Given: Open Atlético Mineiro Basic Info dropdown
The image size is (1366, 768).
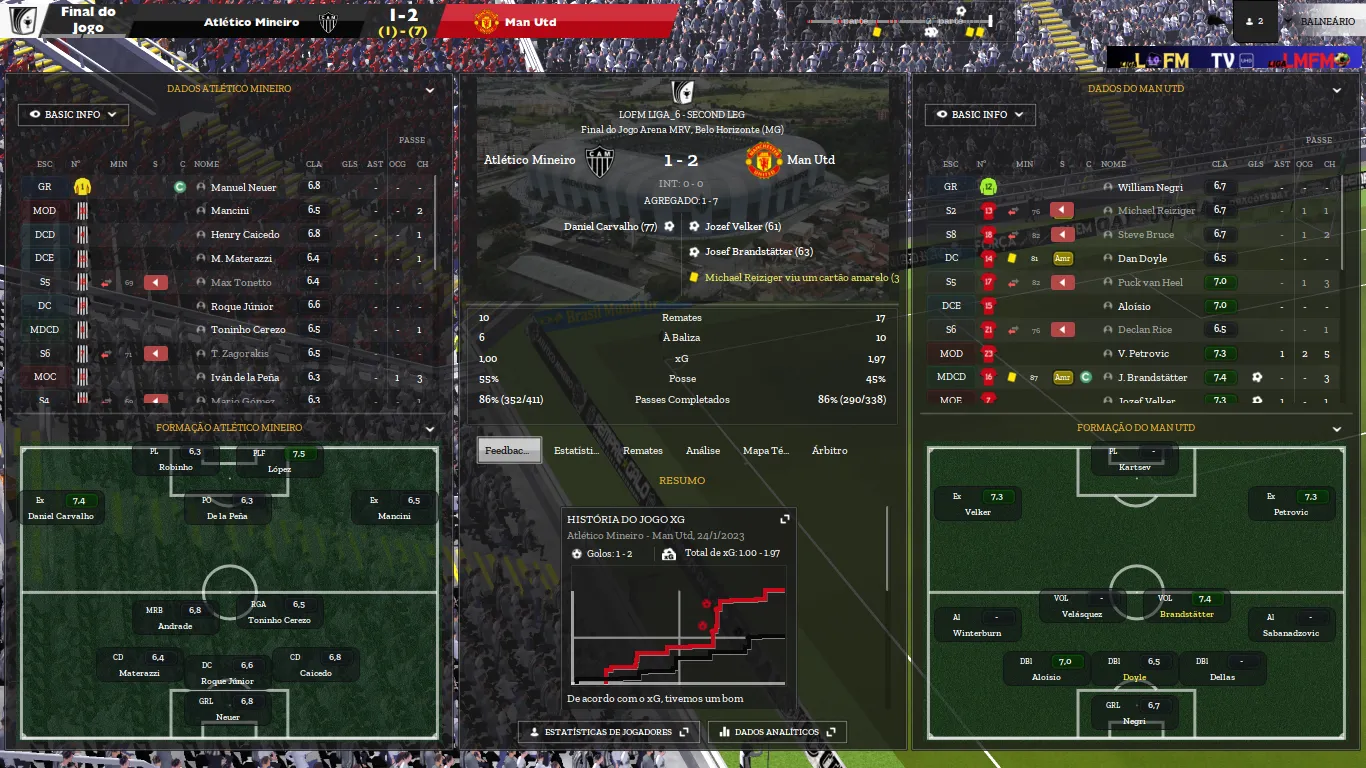Looking at the screenshot, I should point(73,115).
